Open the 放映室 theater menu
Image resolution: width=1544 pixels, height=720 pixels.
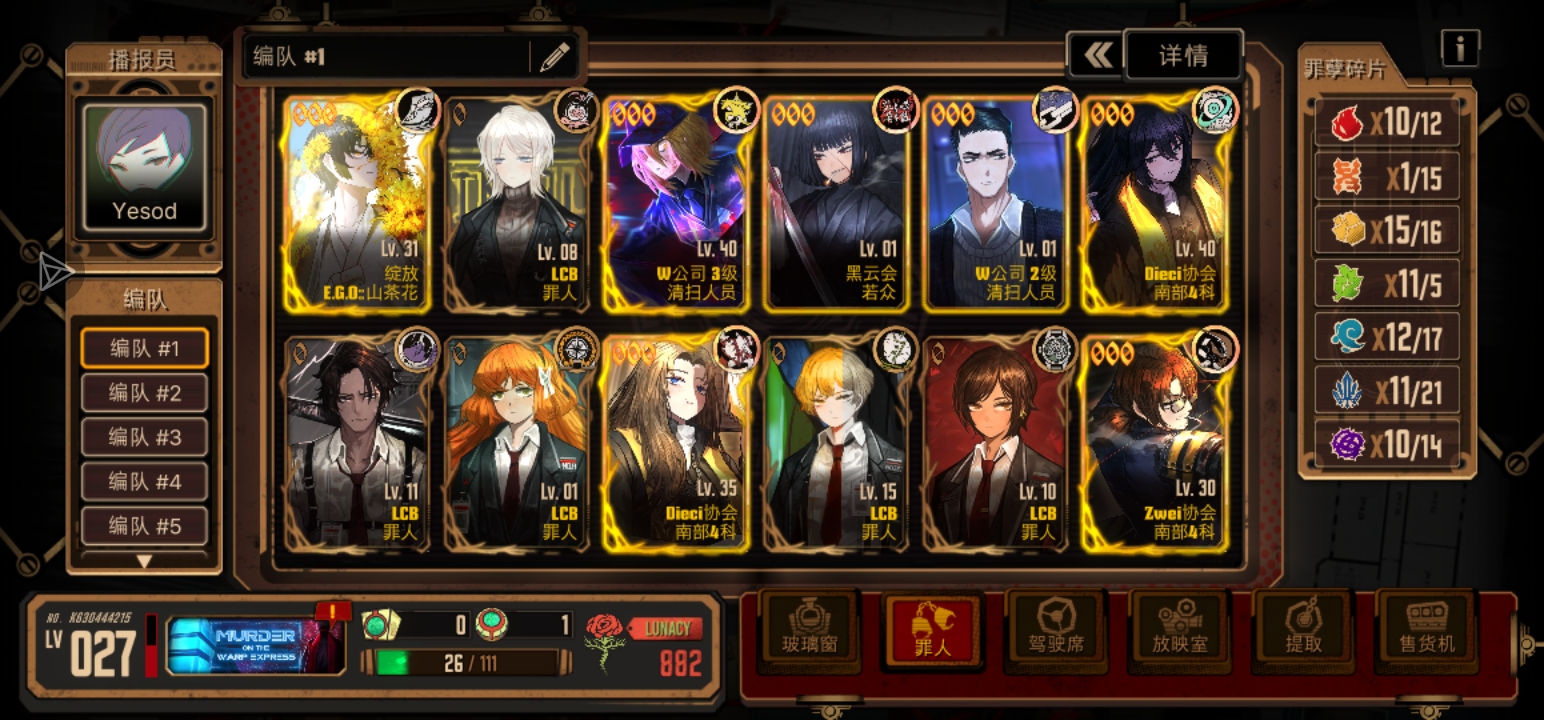1180,630
